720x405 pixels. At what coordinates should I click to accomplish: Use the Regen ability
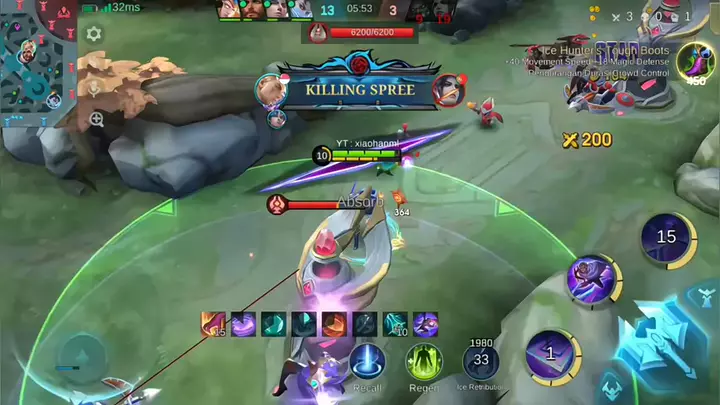(424, 362)
